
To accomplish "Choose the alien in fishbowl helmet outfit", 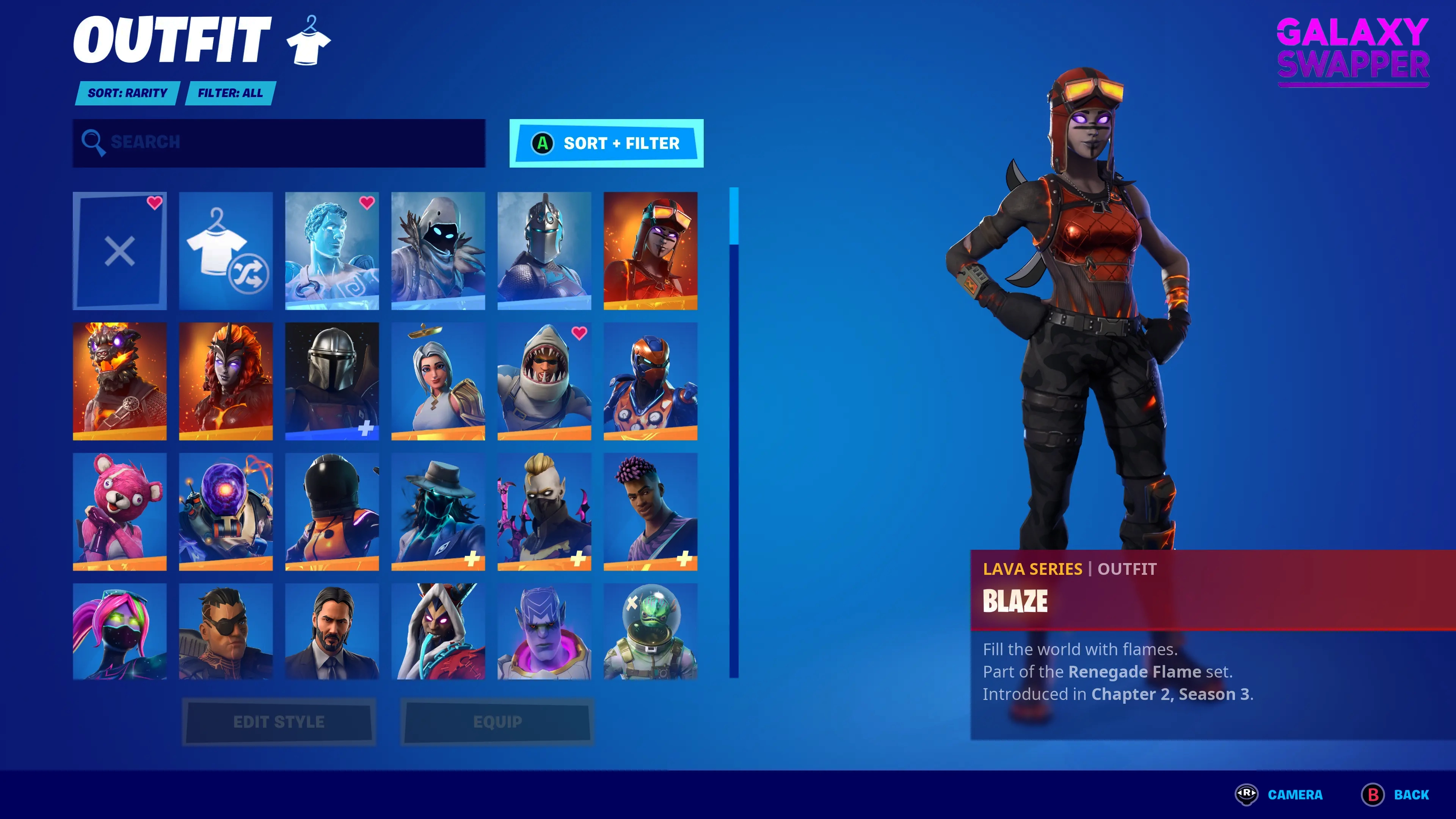I will [650, 631].
